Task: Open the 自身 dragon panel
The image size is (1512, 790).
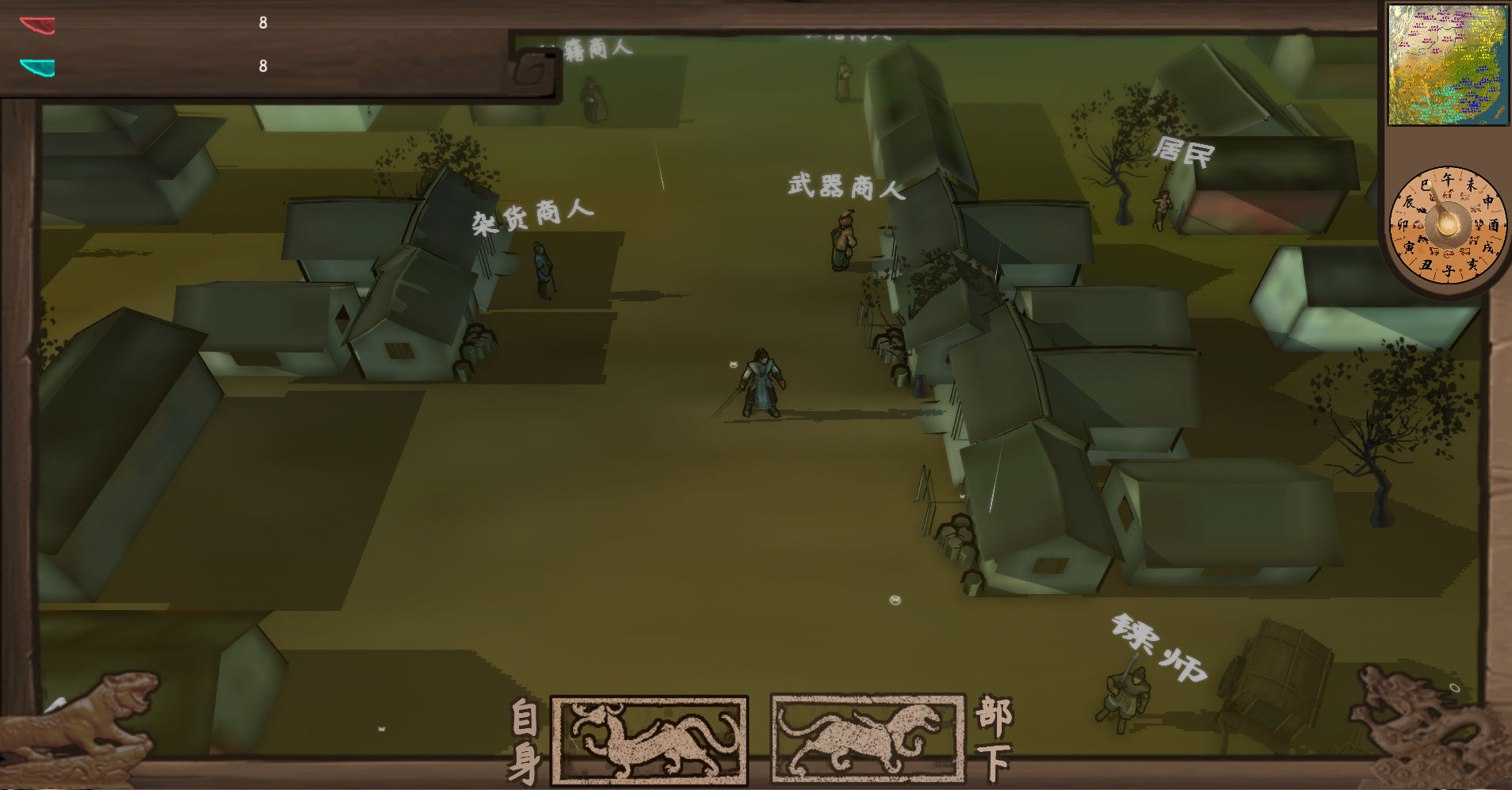Action: [649, 740]
